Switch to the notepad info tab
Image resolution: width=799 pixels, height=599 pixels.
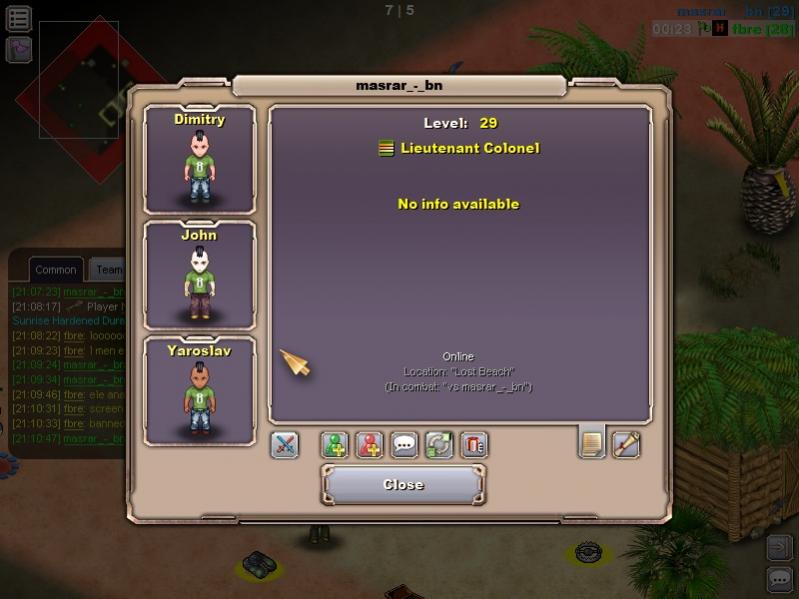(592, 442)
